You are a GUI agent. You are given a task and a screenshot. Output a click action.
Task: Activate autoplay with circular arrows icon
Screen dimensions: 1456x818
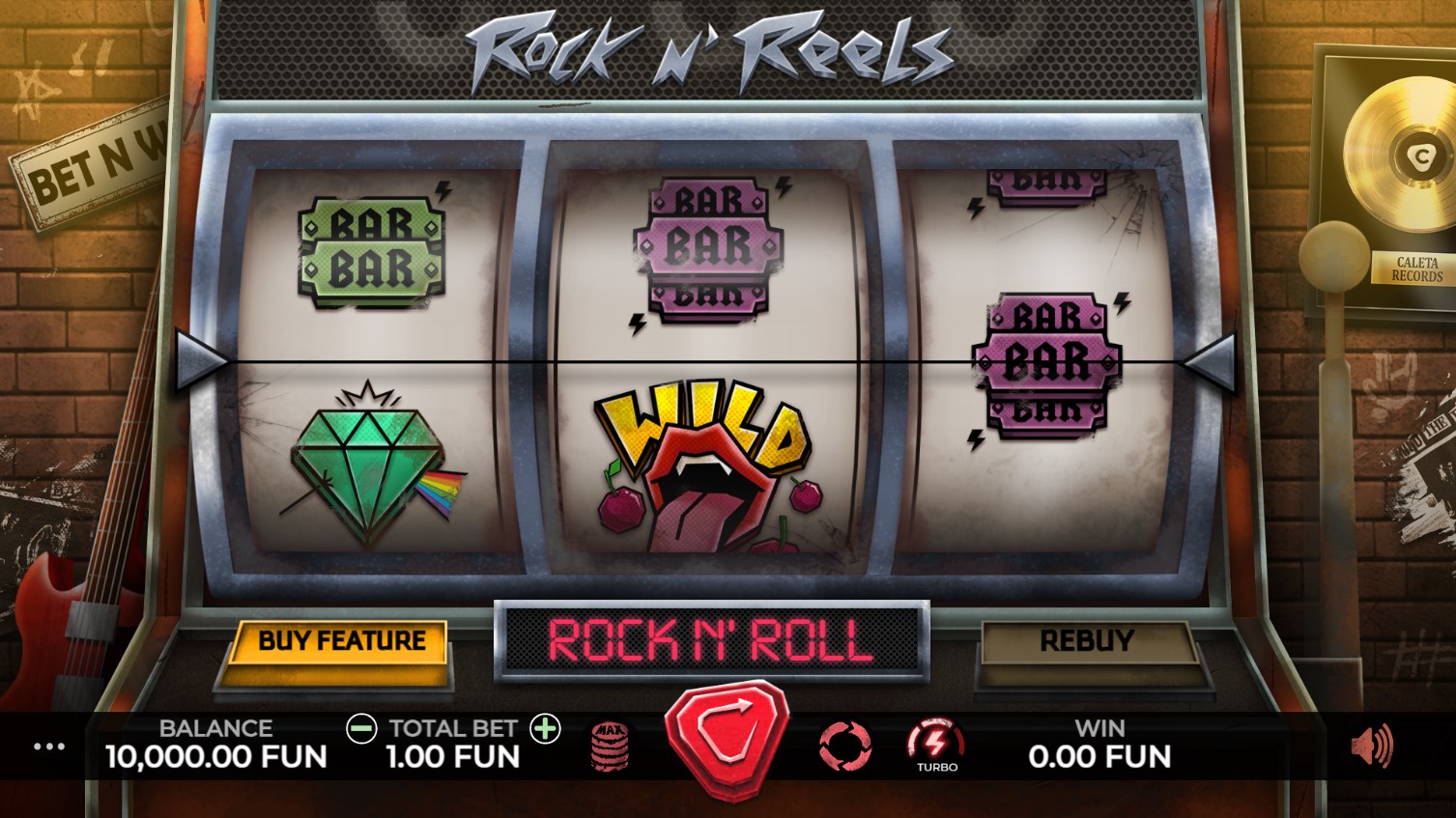coord(844,746)
